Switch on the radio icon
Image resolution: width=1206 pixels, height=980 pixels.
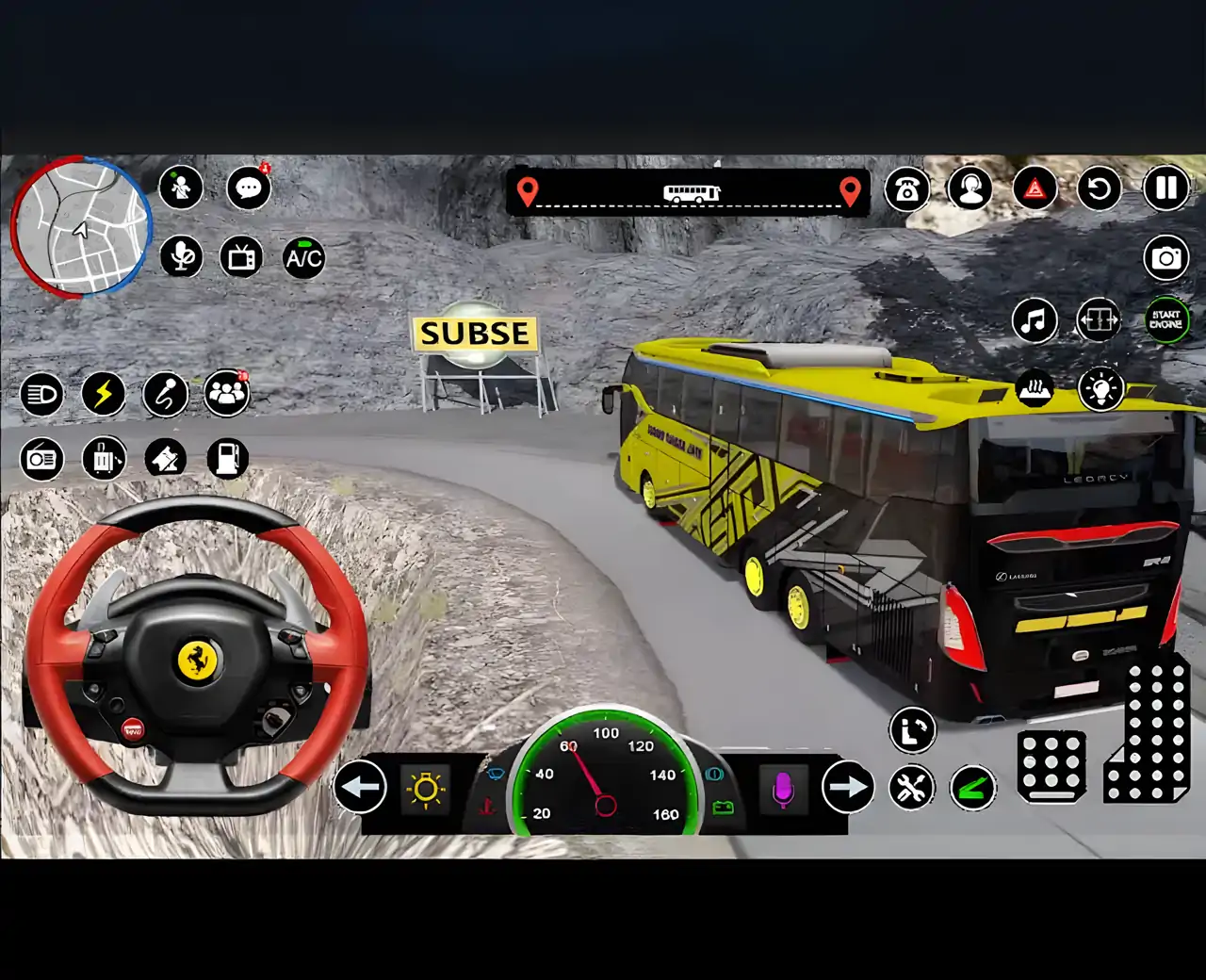point(41,459)
